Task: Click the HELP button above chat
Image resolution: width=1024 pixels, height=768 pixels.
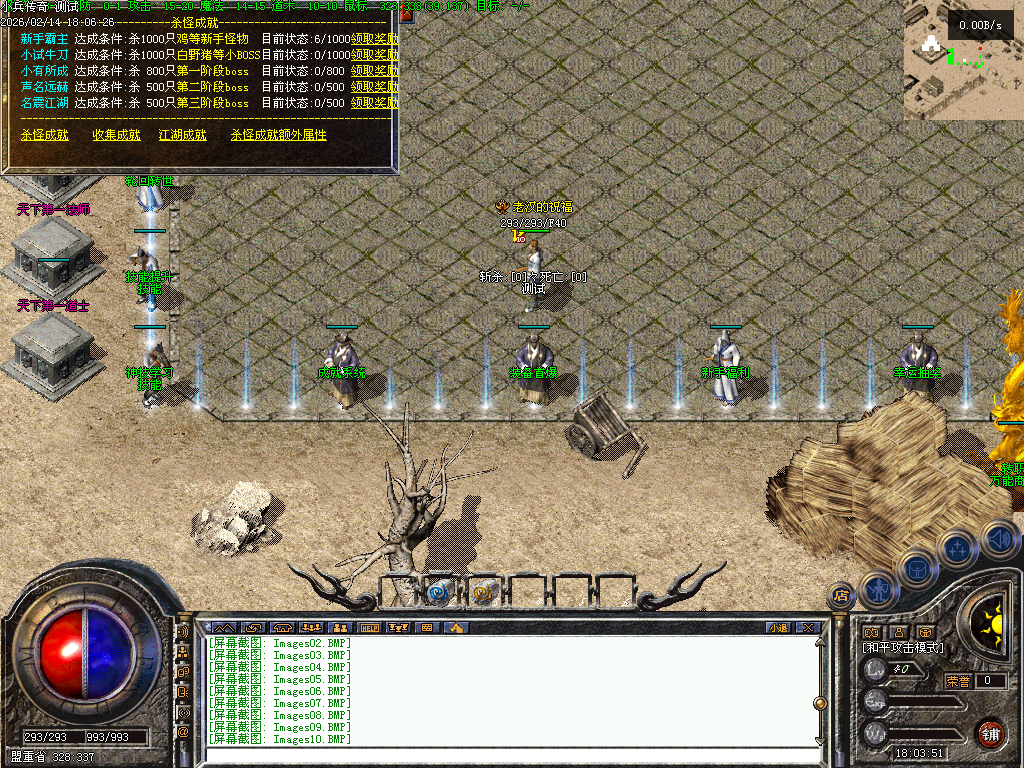Action: tap(370, 628)
